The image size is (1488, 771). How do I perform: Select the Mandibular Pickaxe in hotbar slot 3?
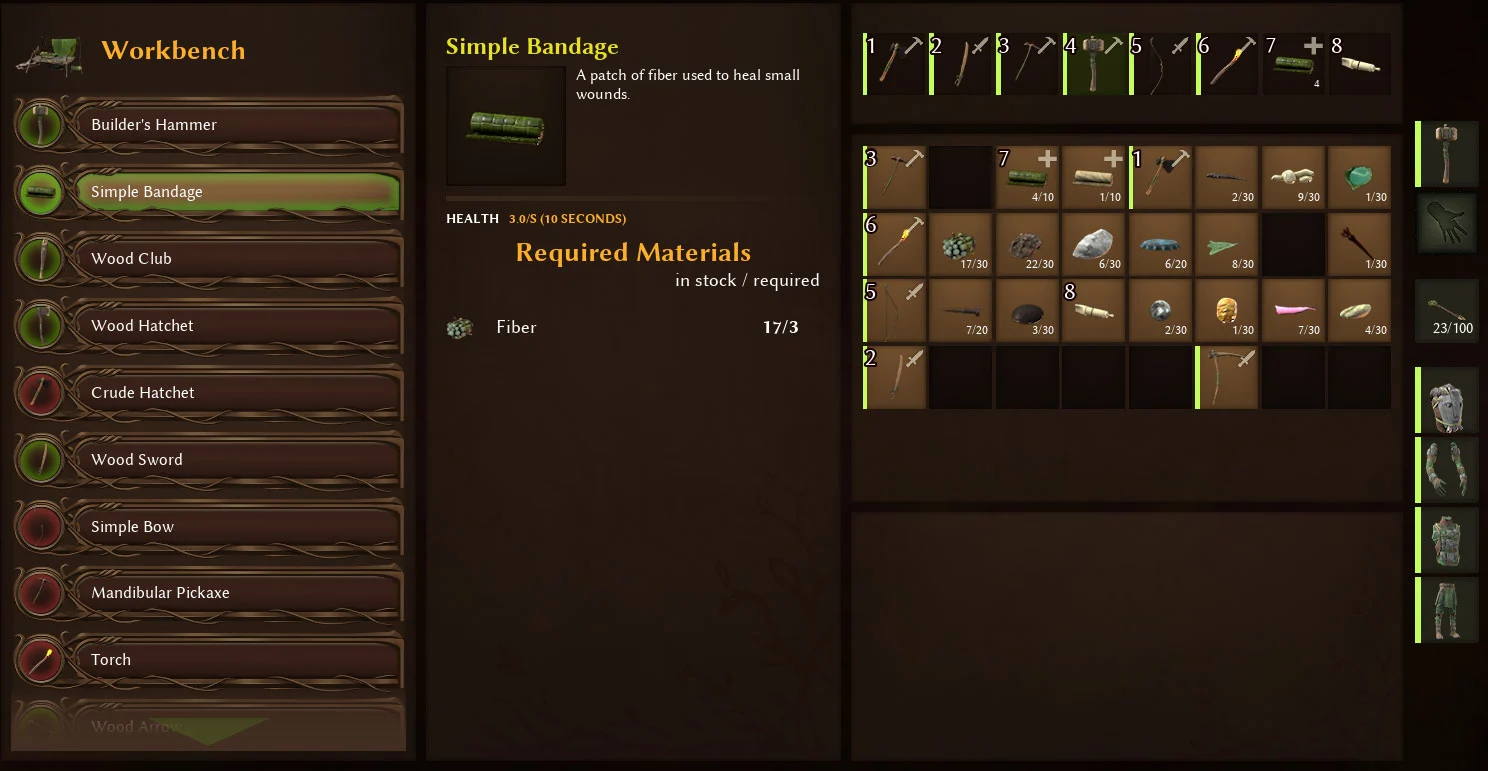pyautogui.click(x=1027, y=63)
